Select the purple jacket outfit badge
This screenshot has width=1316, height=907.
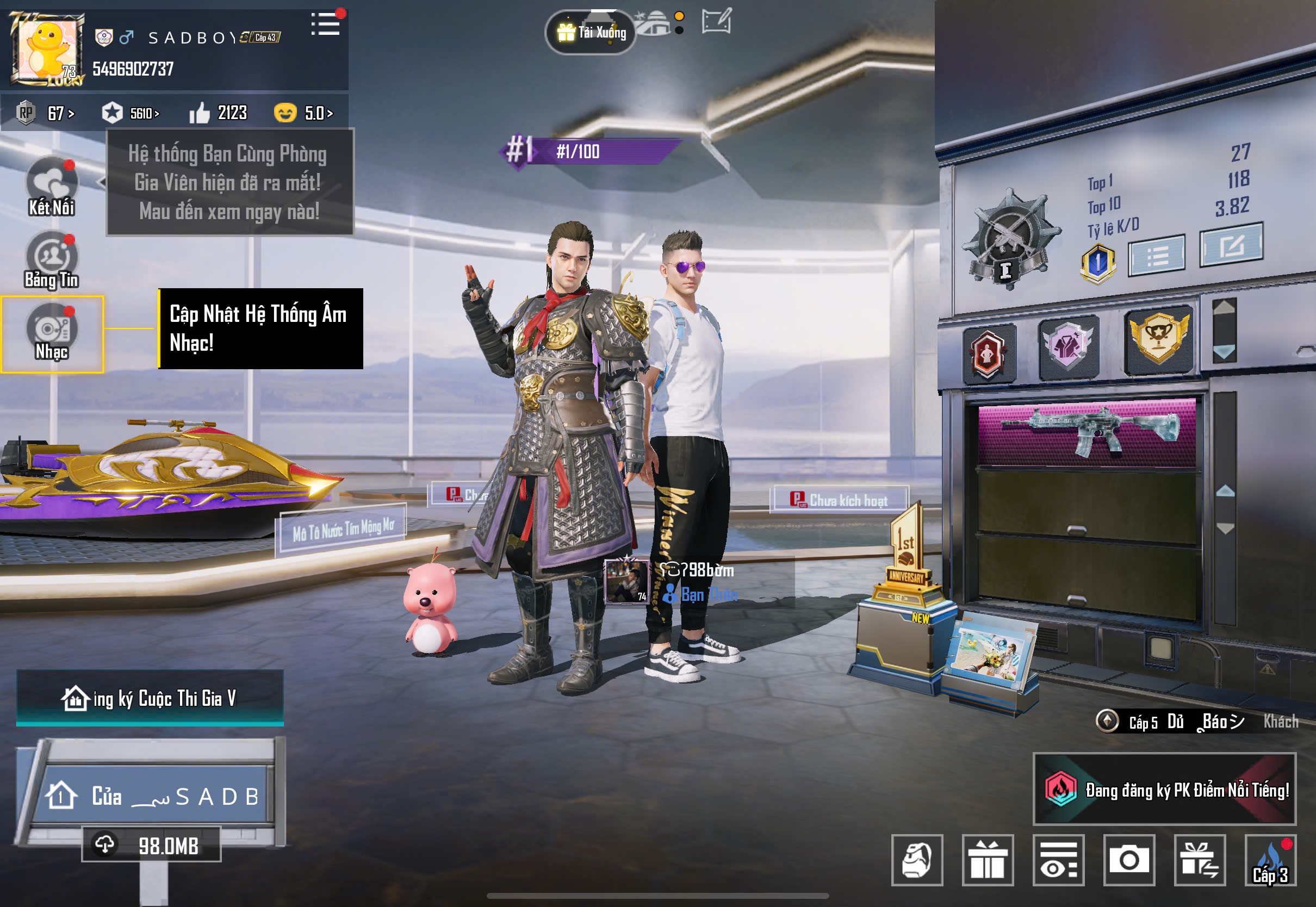coord(1069,345)
